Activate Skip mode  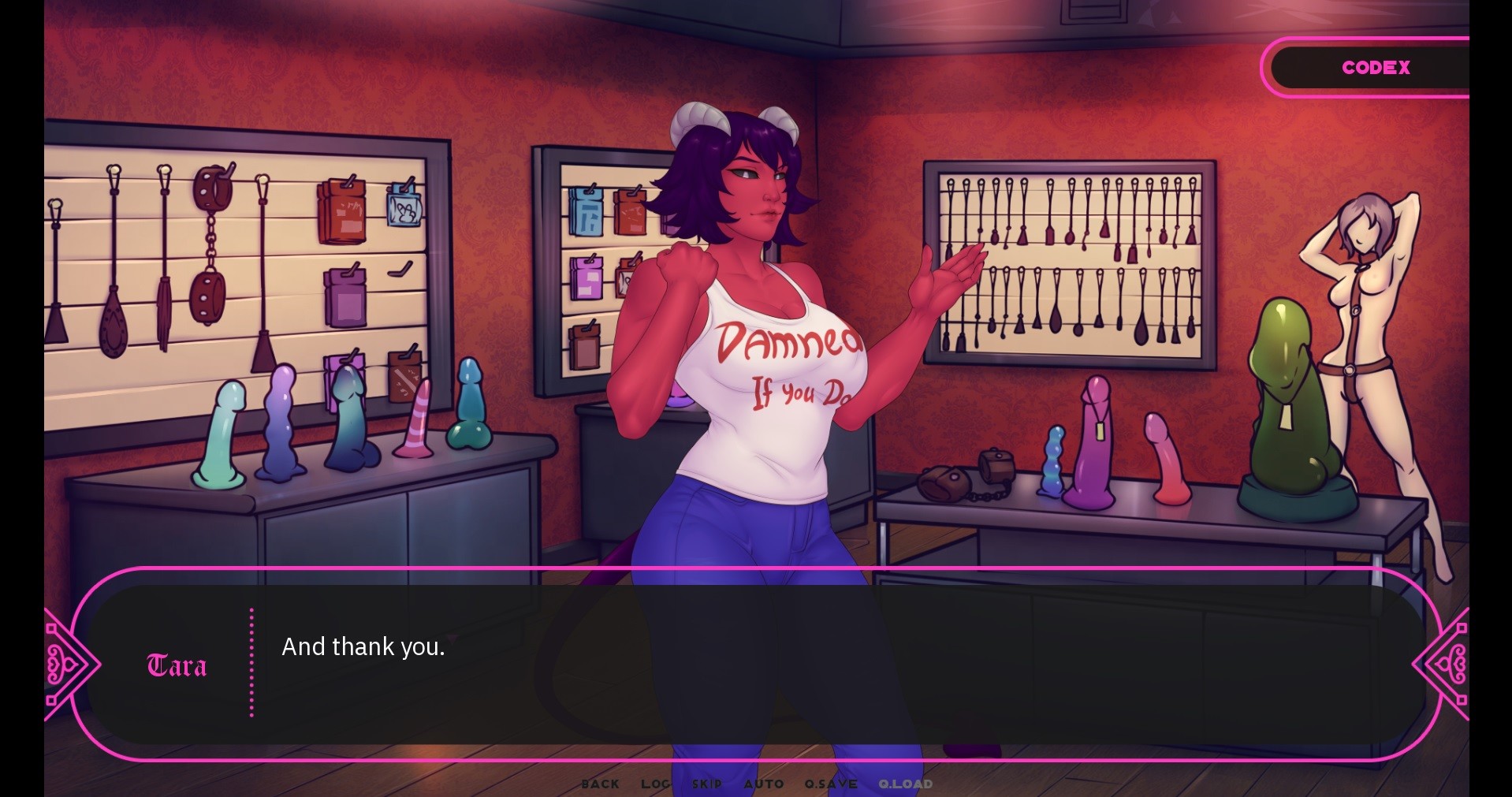[x=706, y=784]
